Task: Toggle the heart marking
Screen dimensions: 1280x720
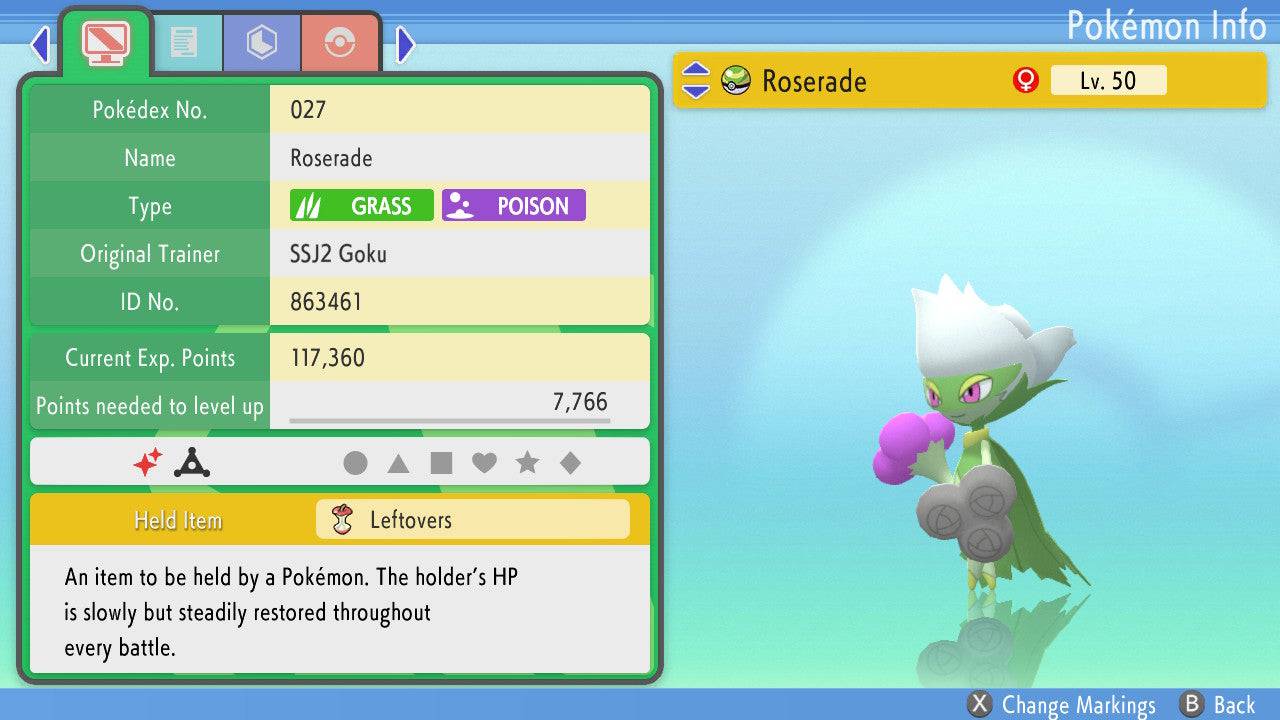Action: click(x=484, y=463)
